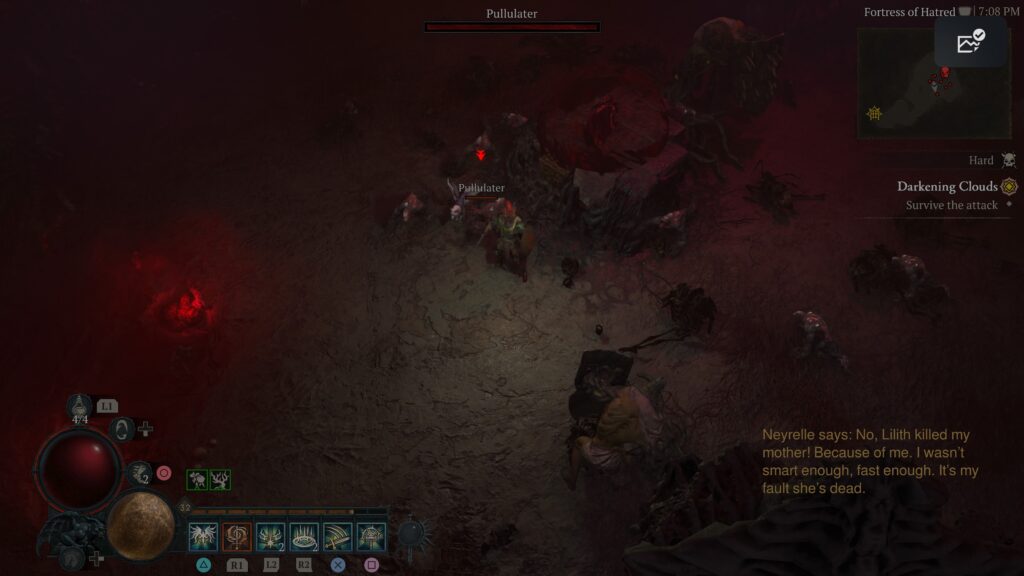Select the Darkening Clouds quest tracker
This screenshot has width=1024, height=576.
[x=947, y=186]
